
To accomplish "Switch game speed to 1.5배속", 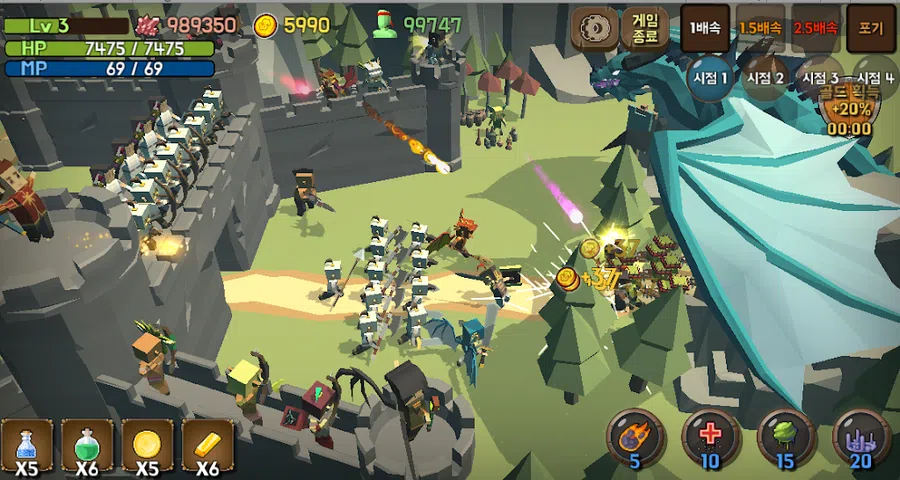I will [761, 28].
